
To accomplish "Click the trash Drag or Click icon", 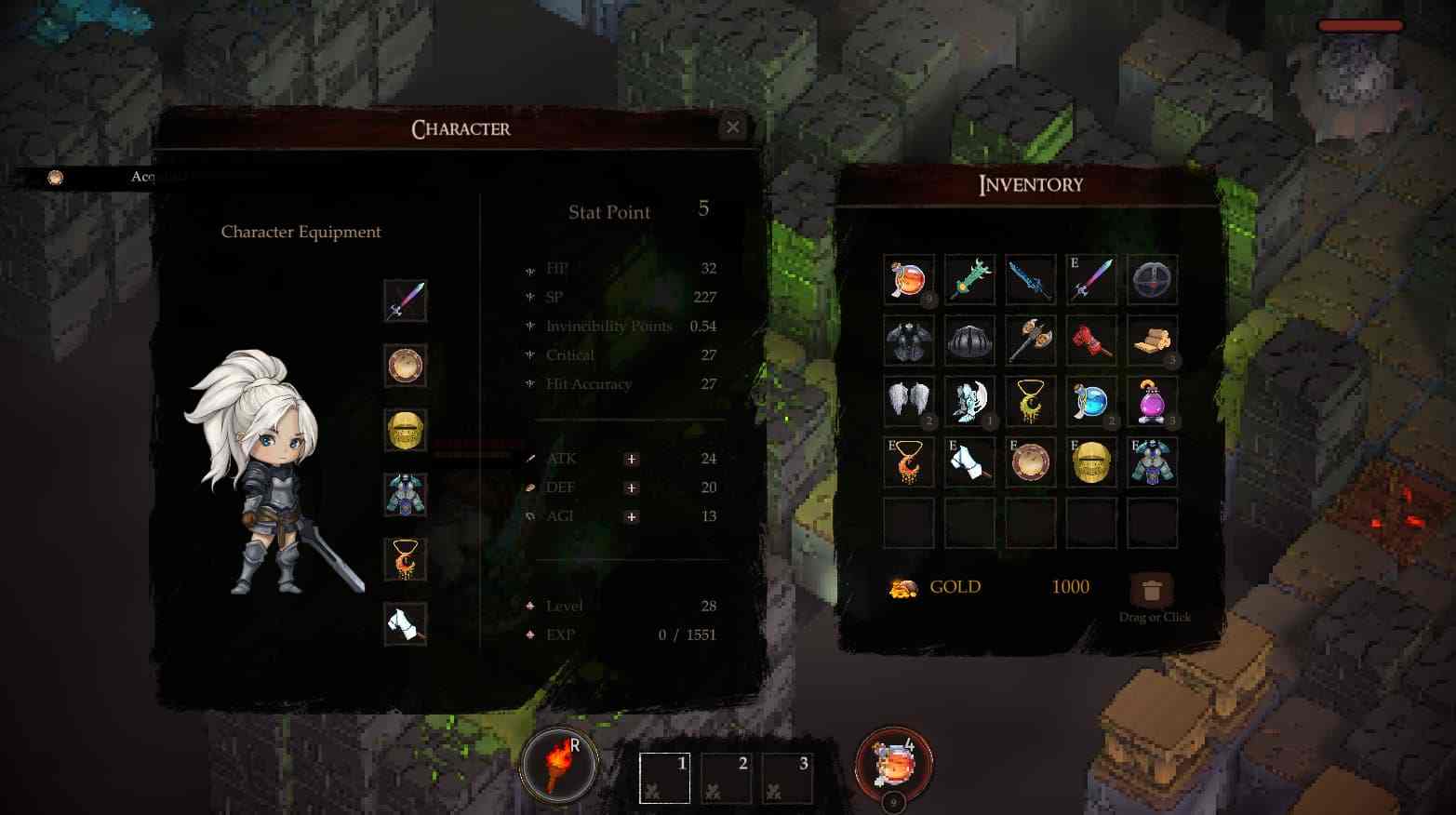I will 1153,589.
